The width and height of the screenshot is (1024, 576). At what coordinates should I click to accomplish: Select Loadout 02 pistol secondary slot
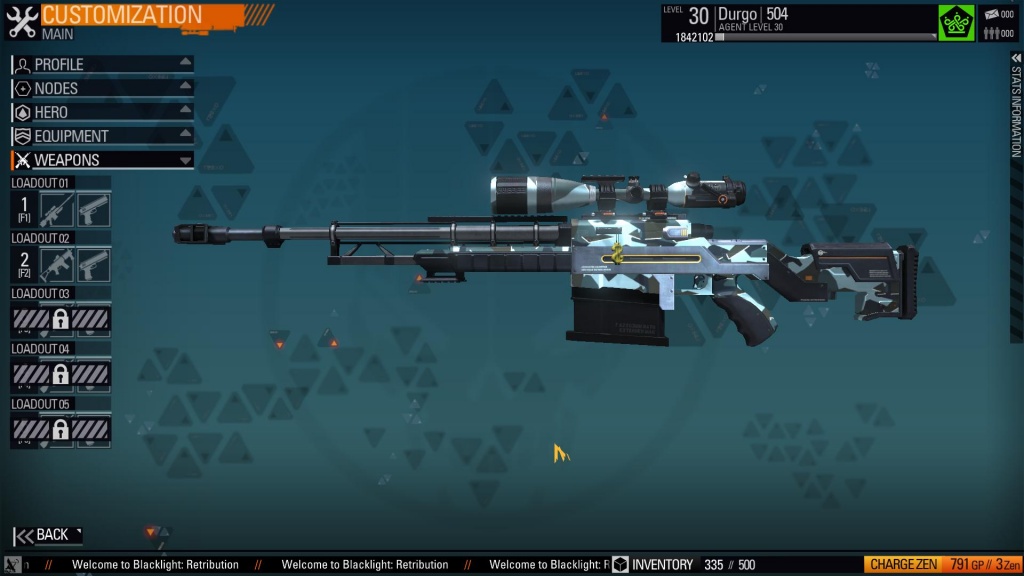[94, 265]
